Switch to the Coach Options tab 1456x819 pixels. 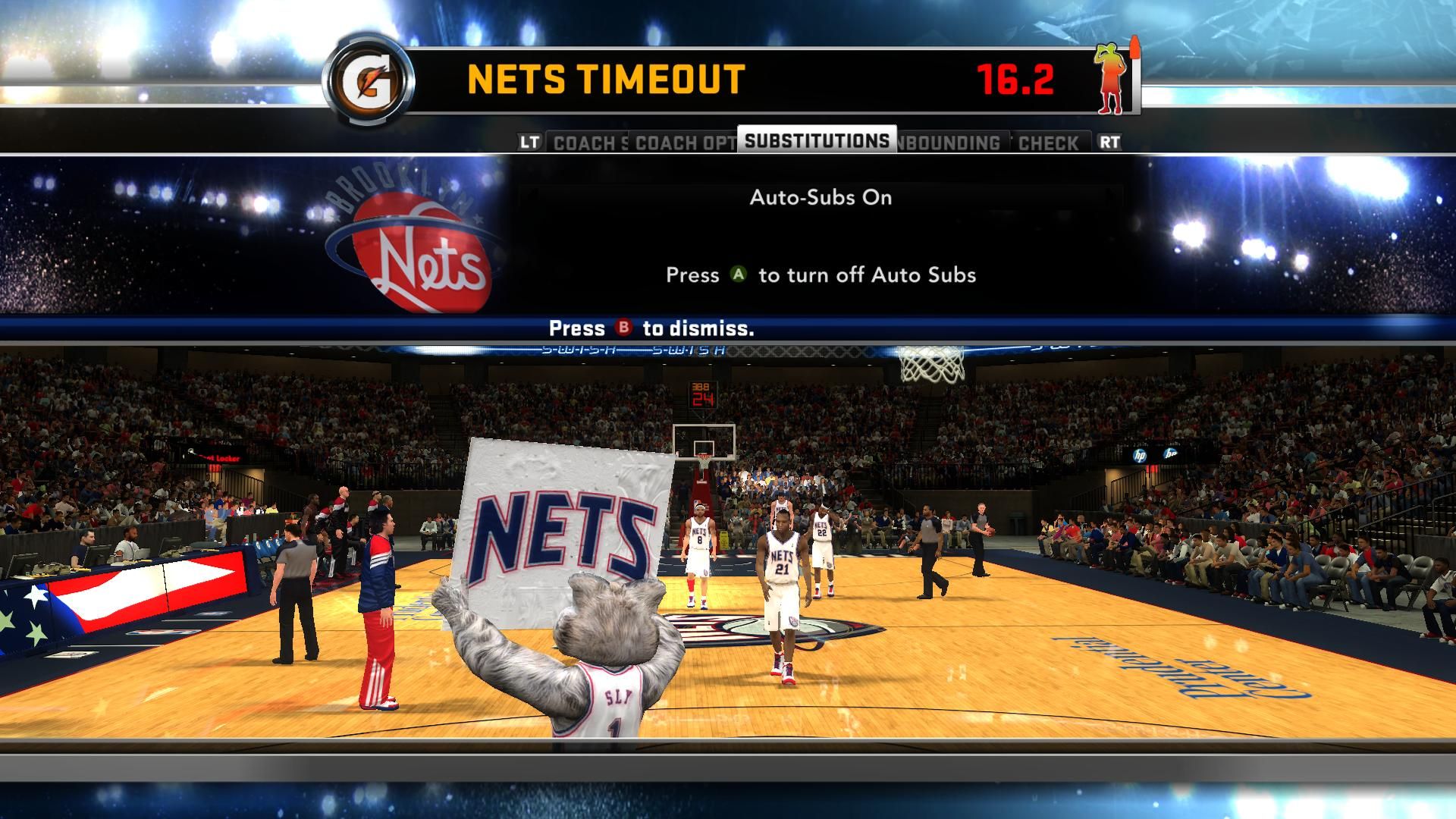click(684, 143)
